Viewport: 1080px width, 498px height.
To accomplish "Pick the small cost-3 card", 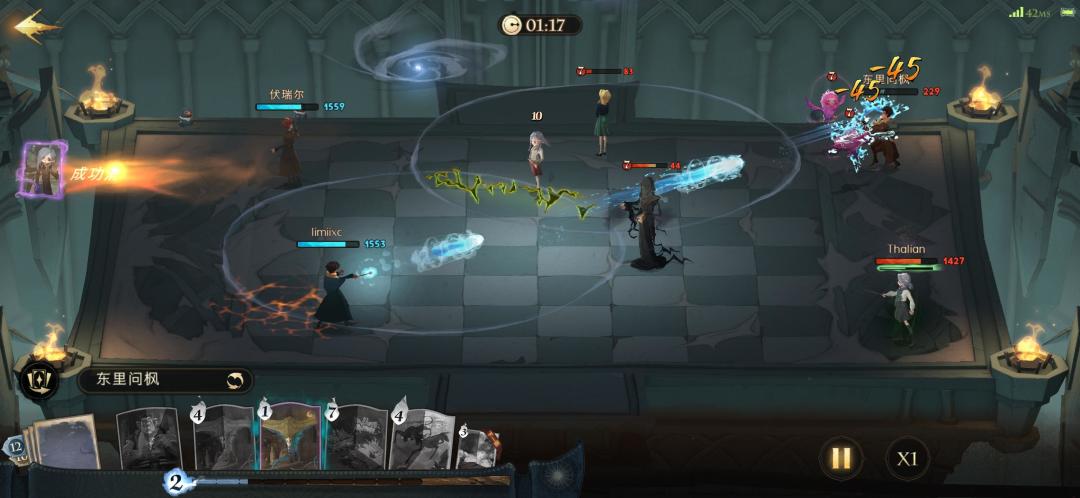I will point(477,448).
